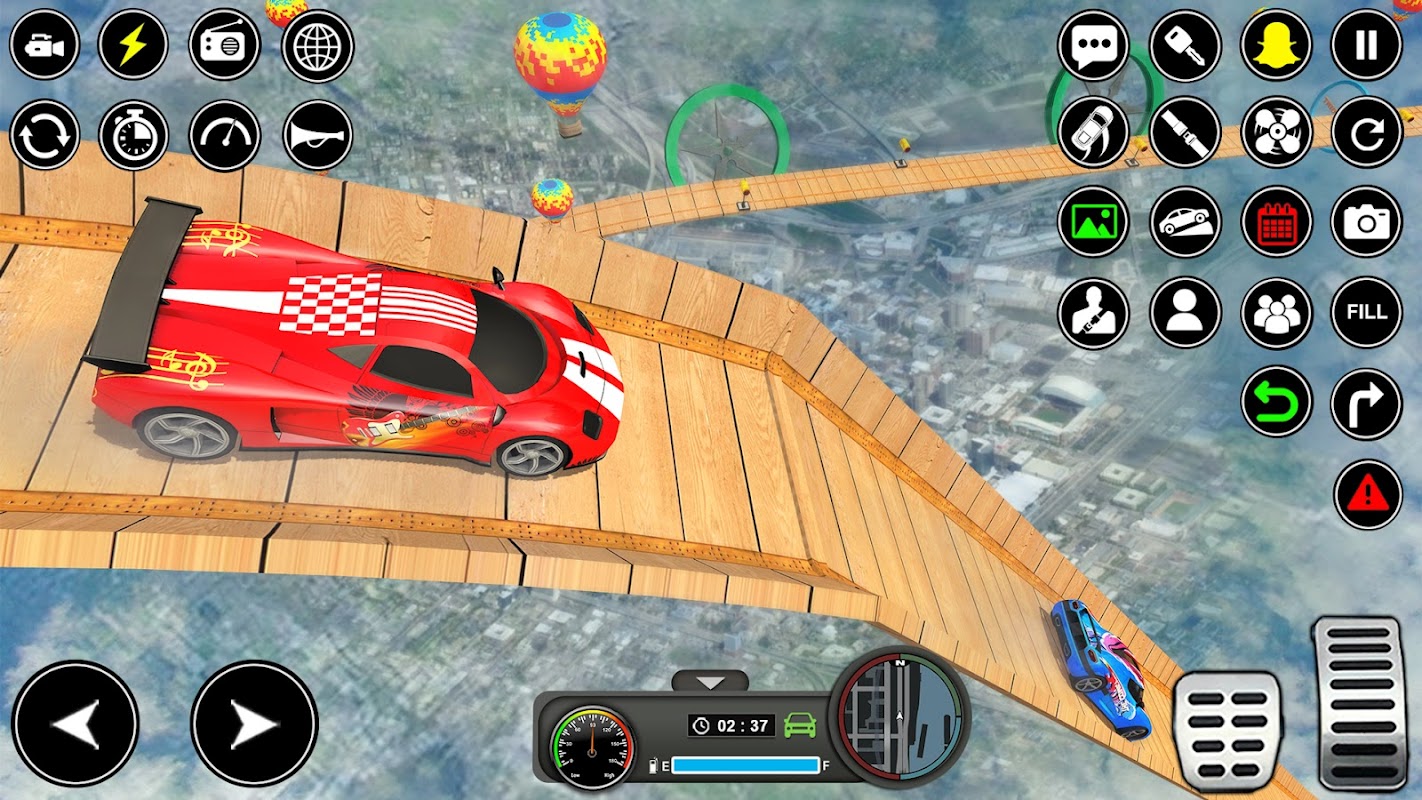Steer right with the right arrow
Viewport: 1422px width, 800px height.
(254, 724)
